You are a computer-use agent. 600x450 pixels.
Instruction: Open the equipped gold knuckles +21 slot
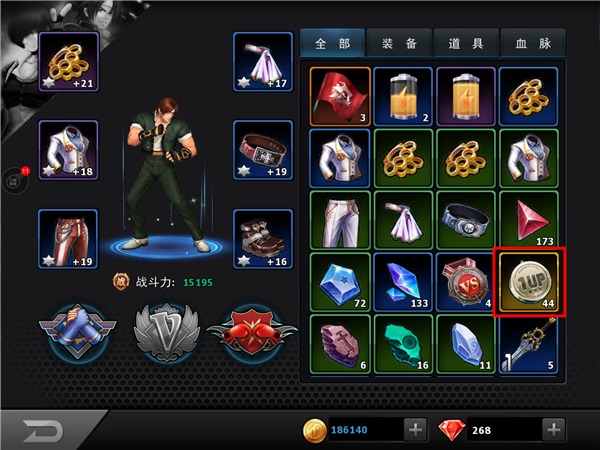tap(68, 62)
